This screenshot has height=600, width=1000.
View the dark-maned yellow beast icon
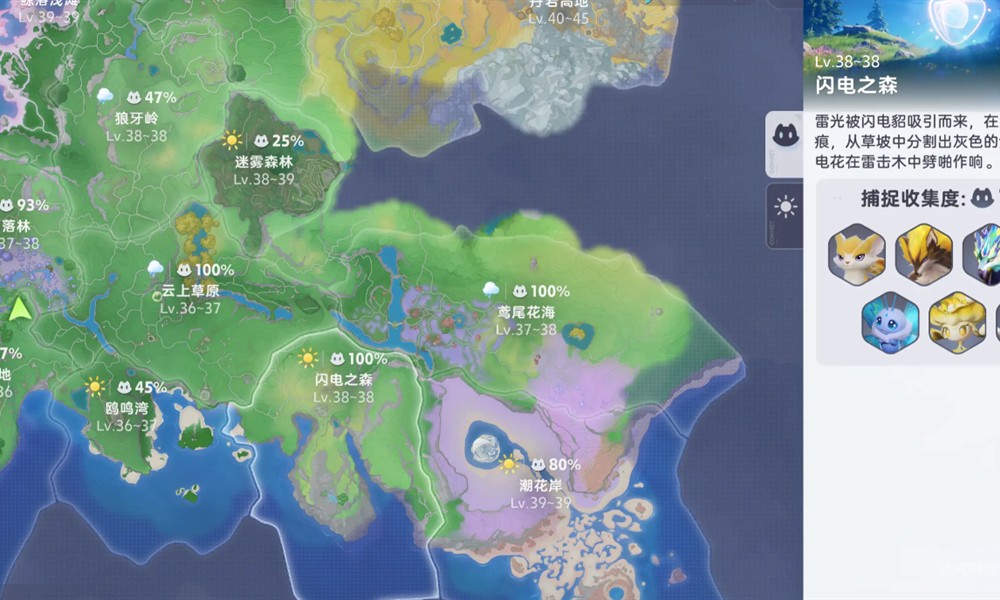(923, 254)
